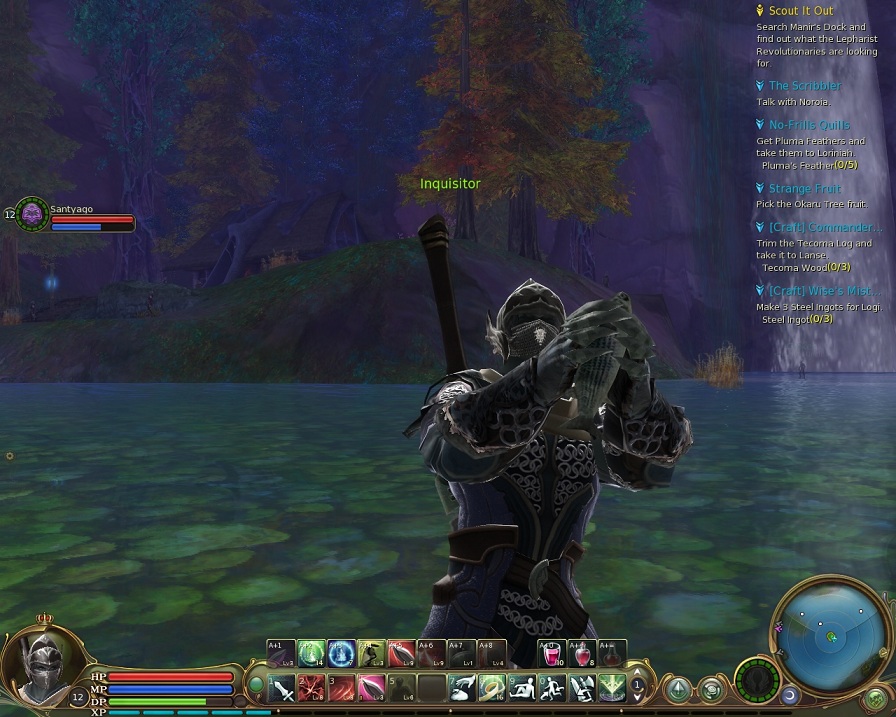Viewport: 896px width, 717px height.
Task: Use the red potion with count 10
Action: pyautogui.click(x=552, y=653)
